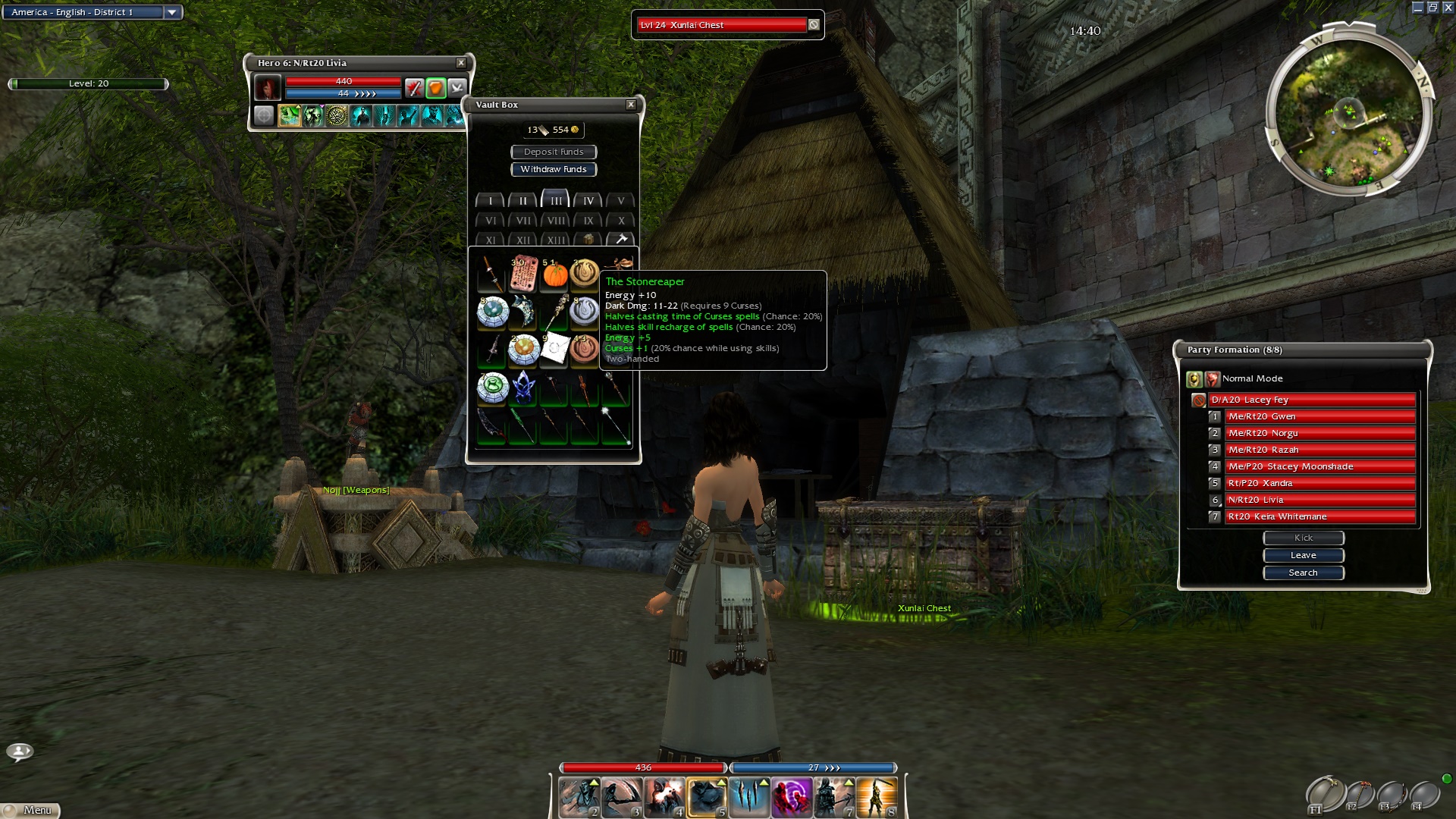1456x819 pixels.
Task: Set Livia to the sword fight mode
Action: point(413,88)
